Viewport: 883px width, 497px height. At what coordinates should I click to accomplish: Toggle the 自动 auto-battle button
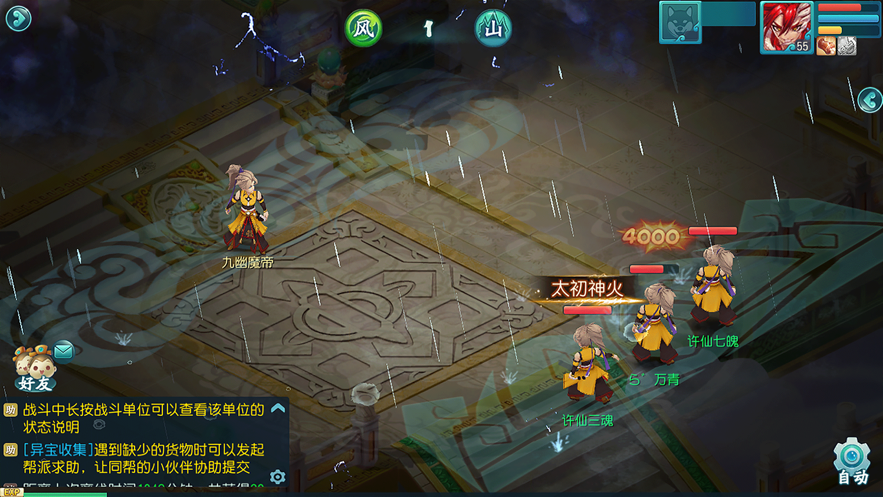pos(852,460)
